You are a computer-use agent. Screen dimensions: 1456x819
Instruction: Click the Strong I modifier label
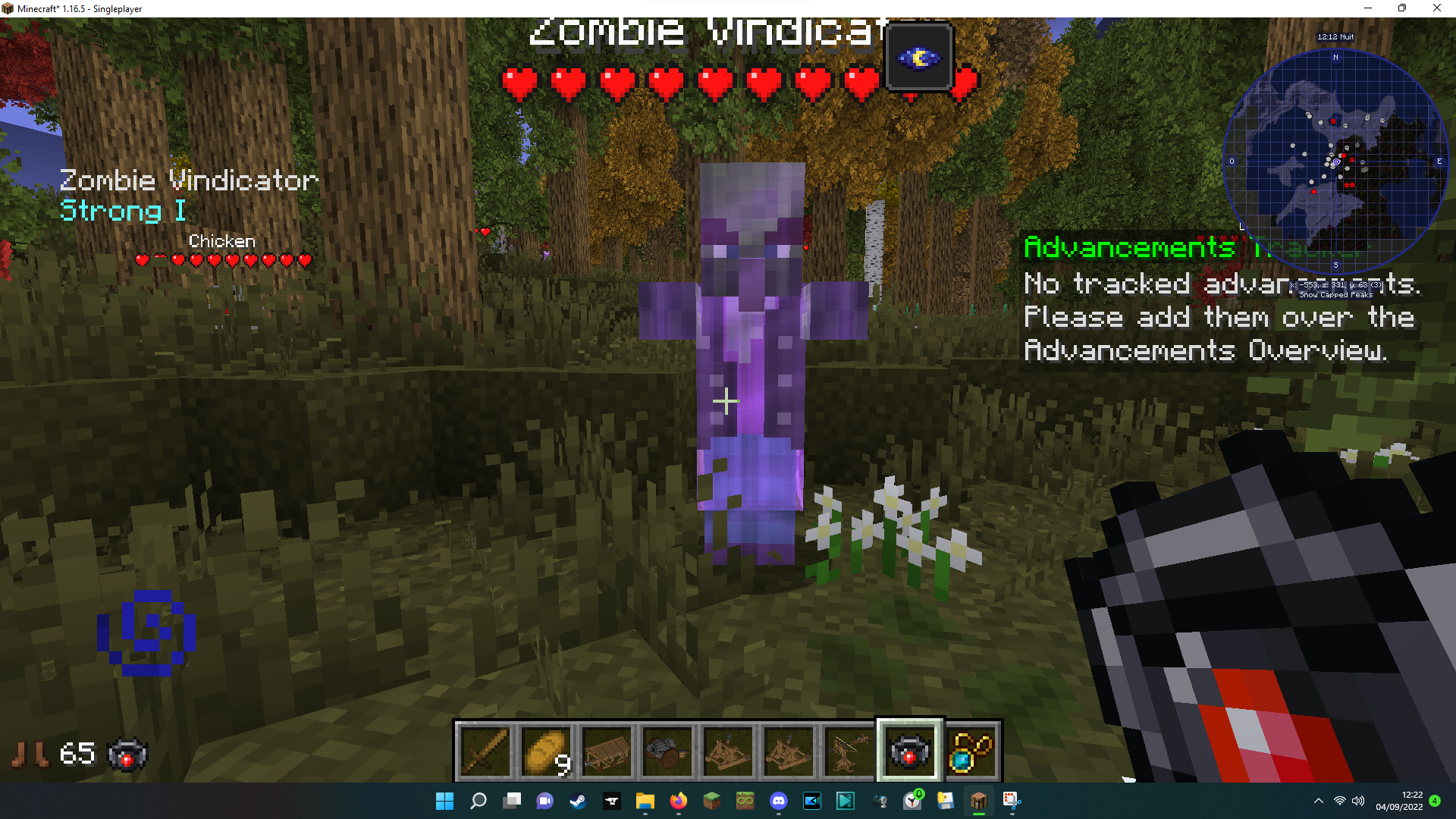pyautogui.click(x=121, y=212)
